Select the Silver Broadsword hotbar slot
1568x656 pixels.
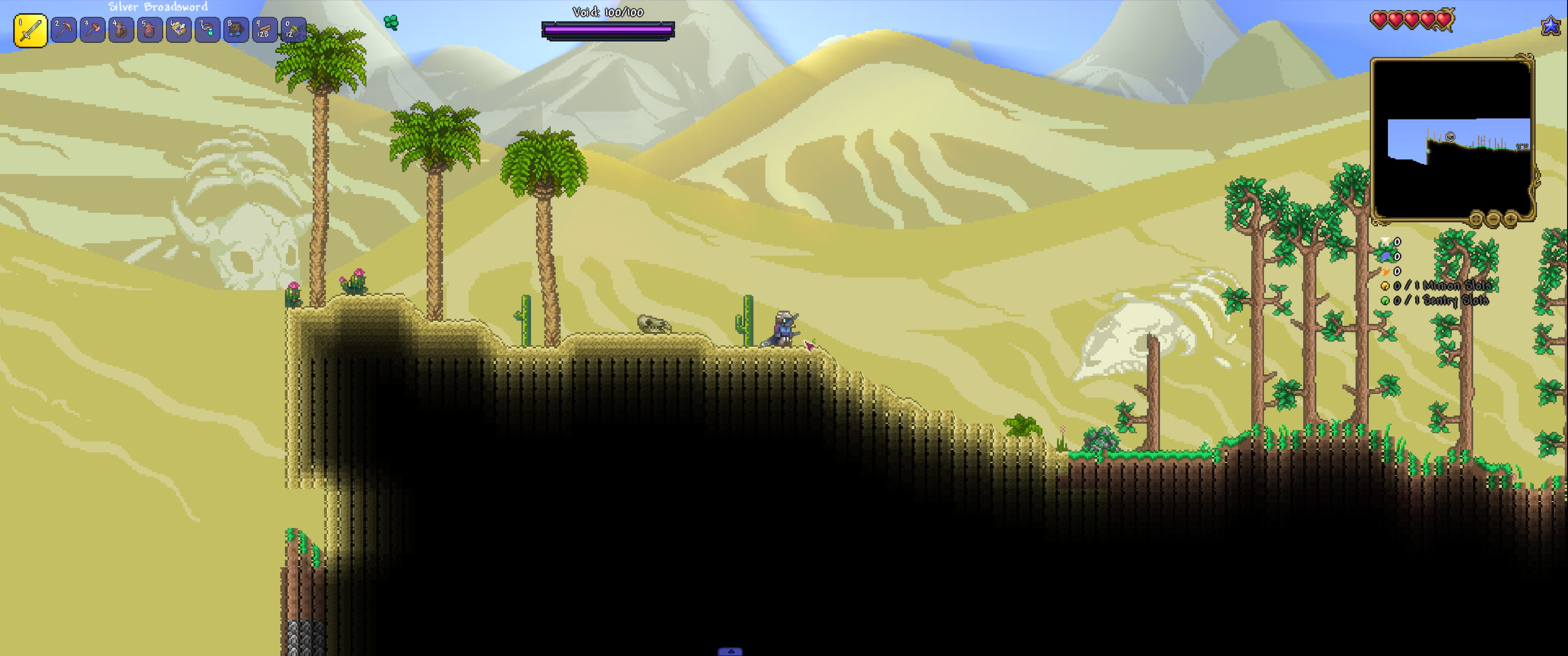click(x=31, y=31)
